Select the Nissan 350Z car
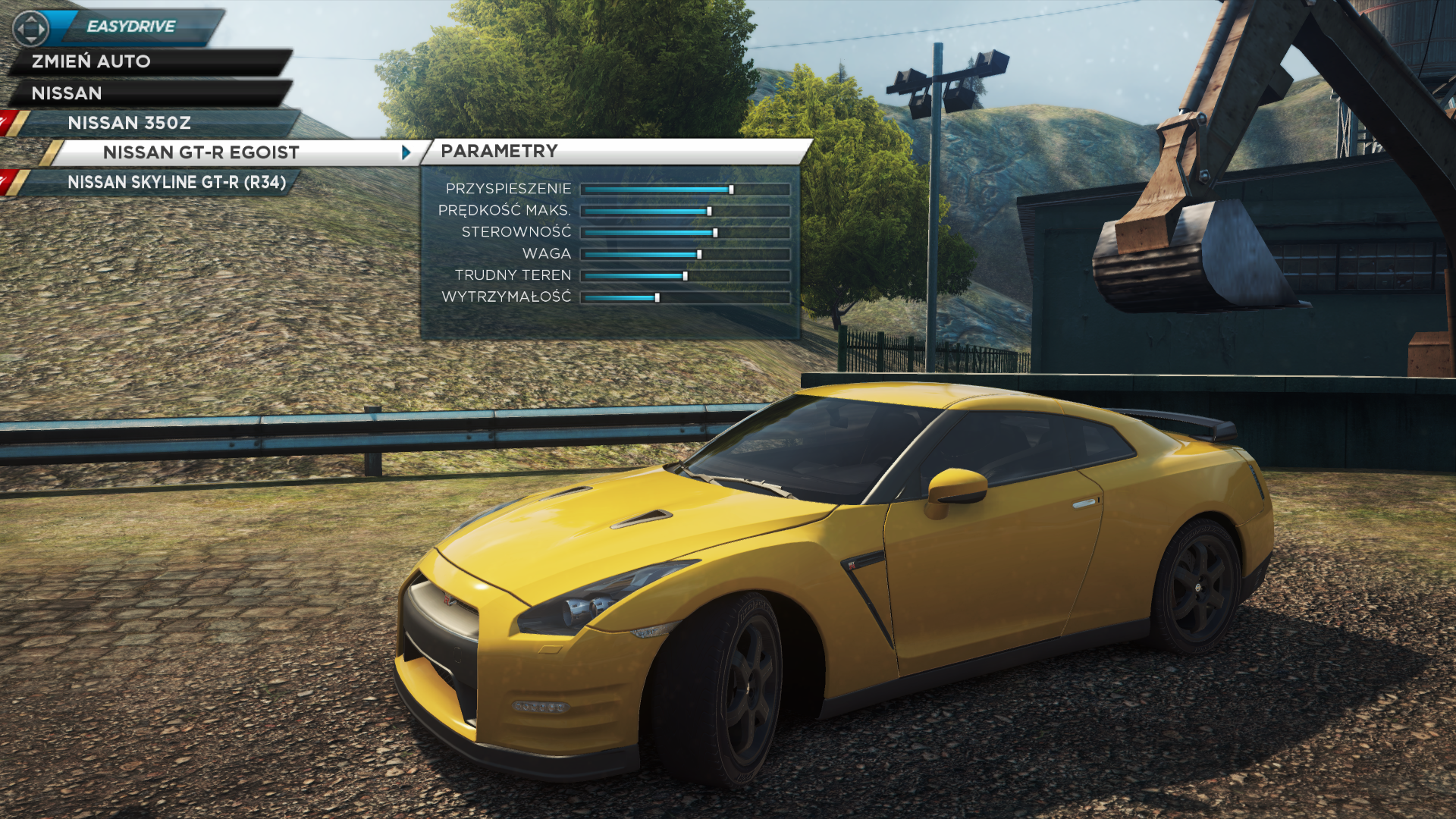 (x=129, y=123)
